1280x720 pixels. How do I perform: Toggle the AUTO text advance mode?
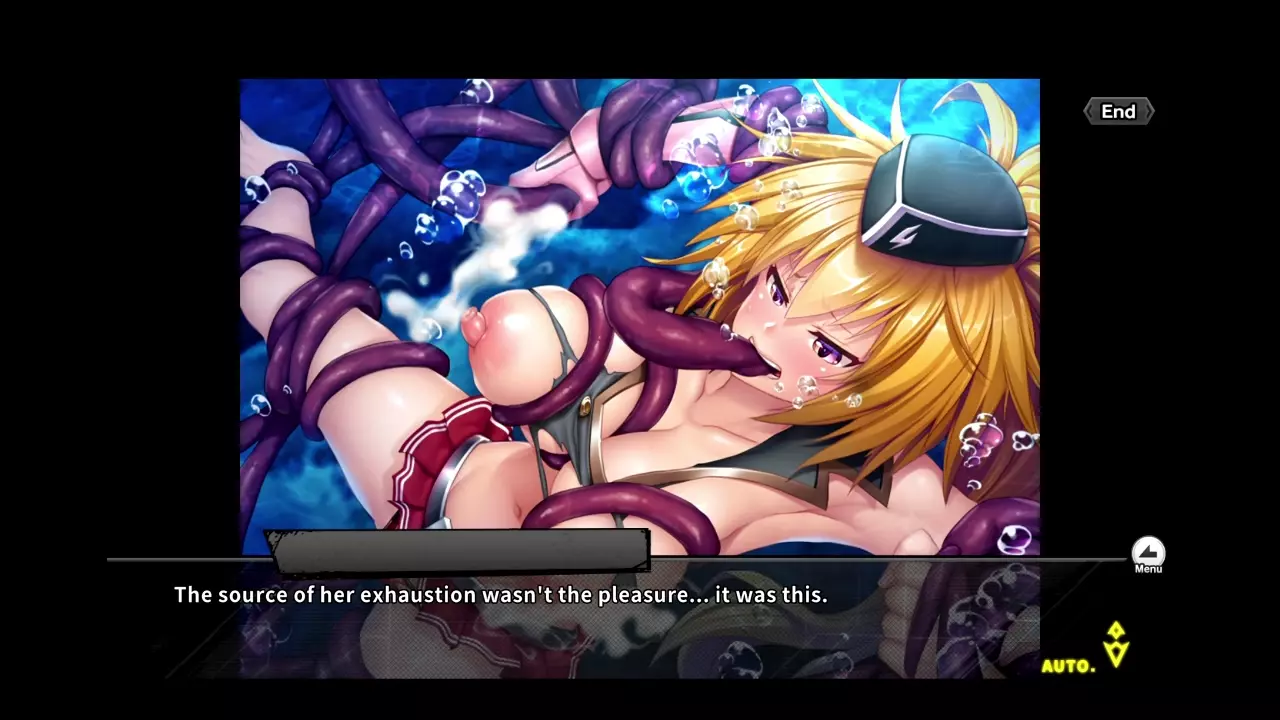point(1069,666)
